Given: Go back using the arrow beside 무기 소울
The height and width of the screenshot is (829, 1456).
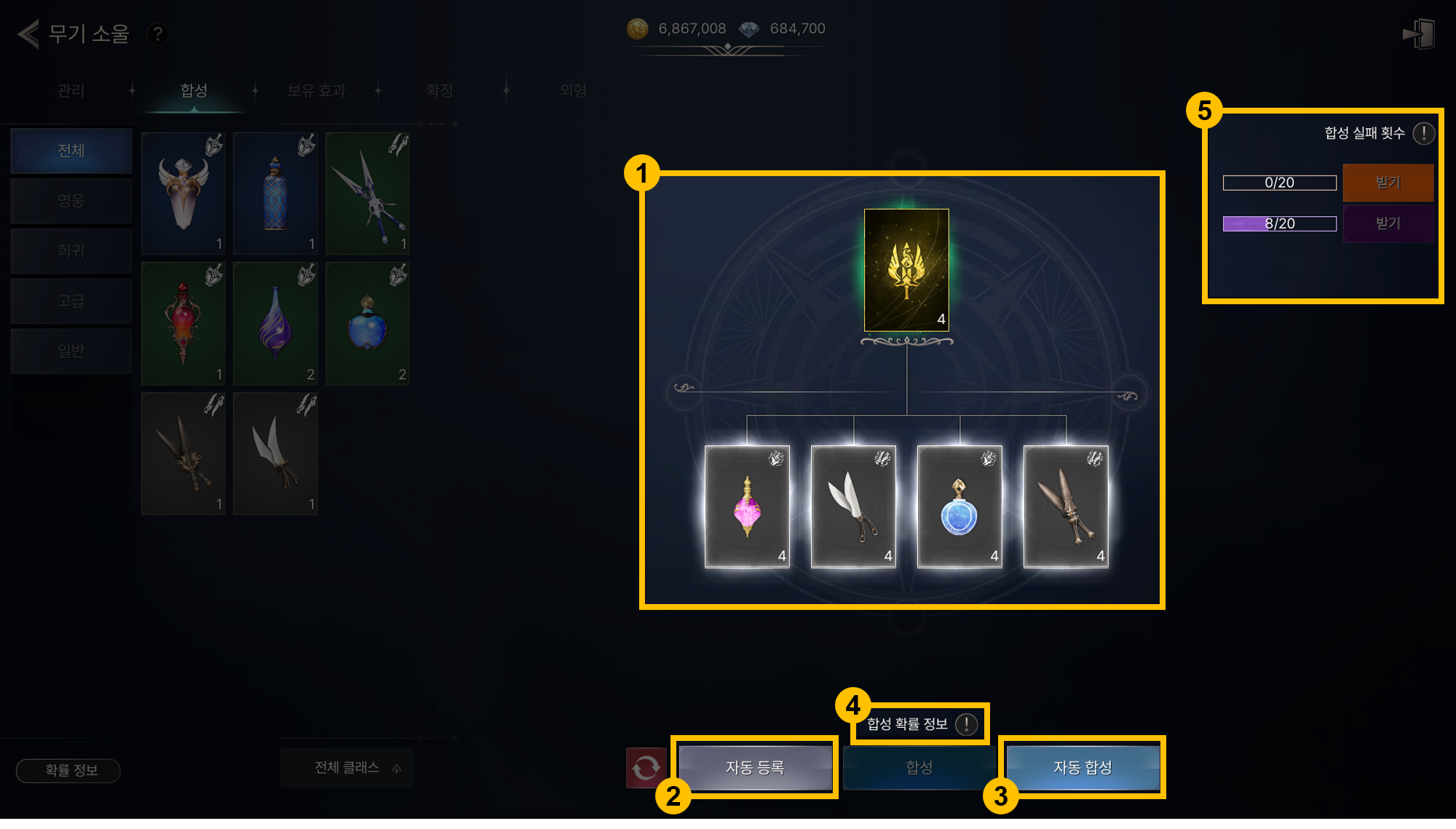Looking at the screenshot, I should click(28, 33).
